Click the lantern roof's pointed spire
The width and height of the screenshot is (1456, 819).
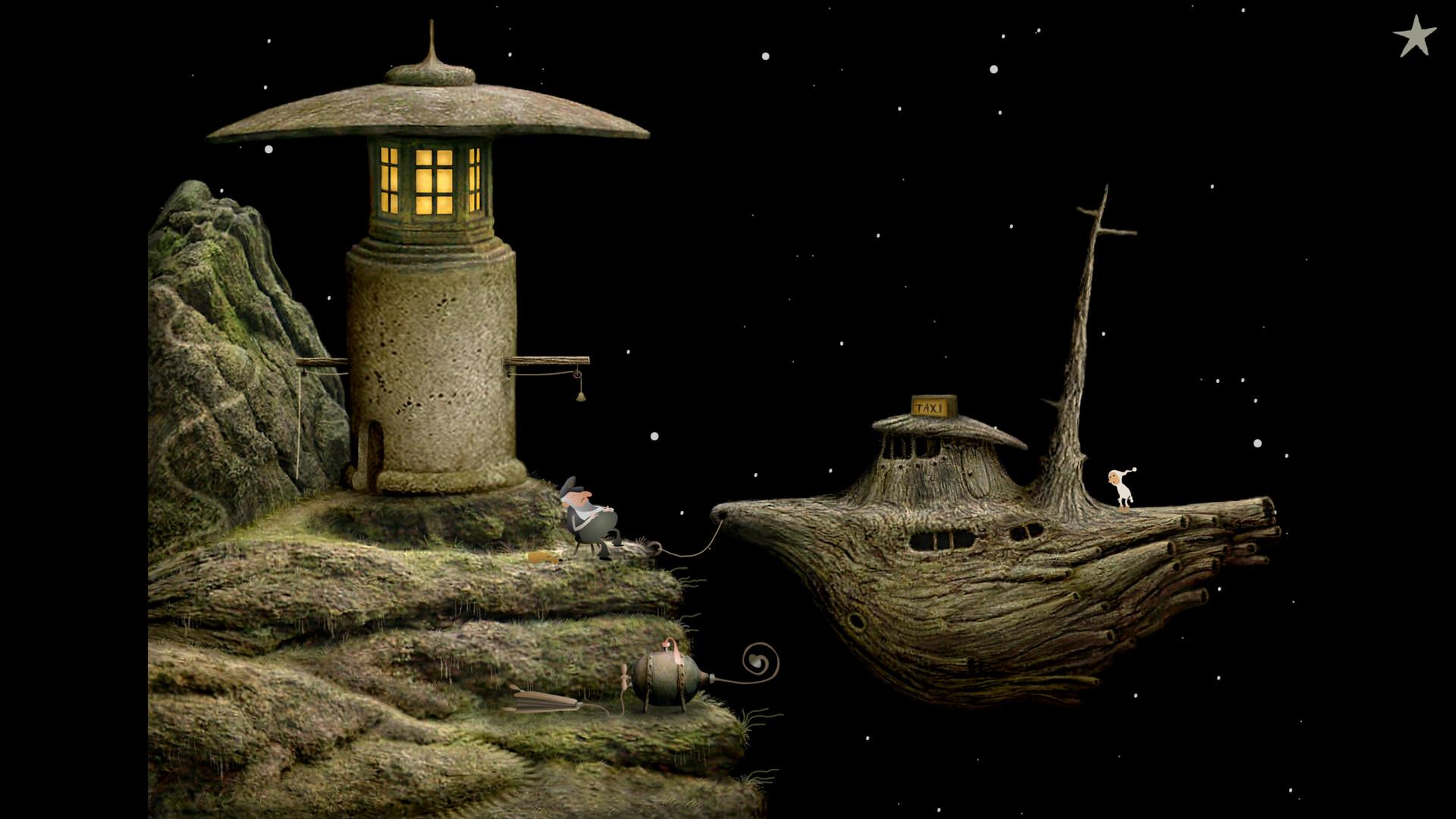[x=432, y=38]
